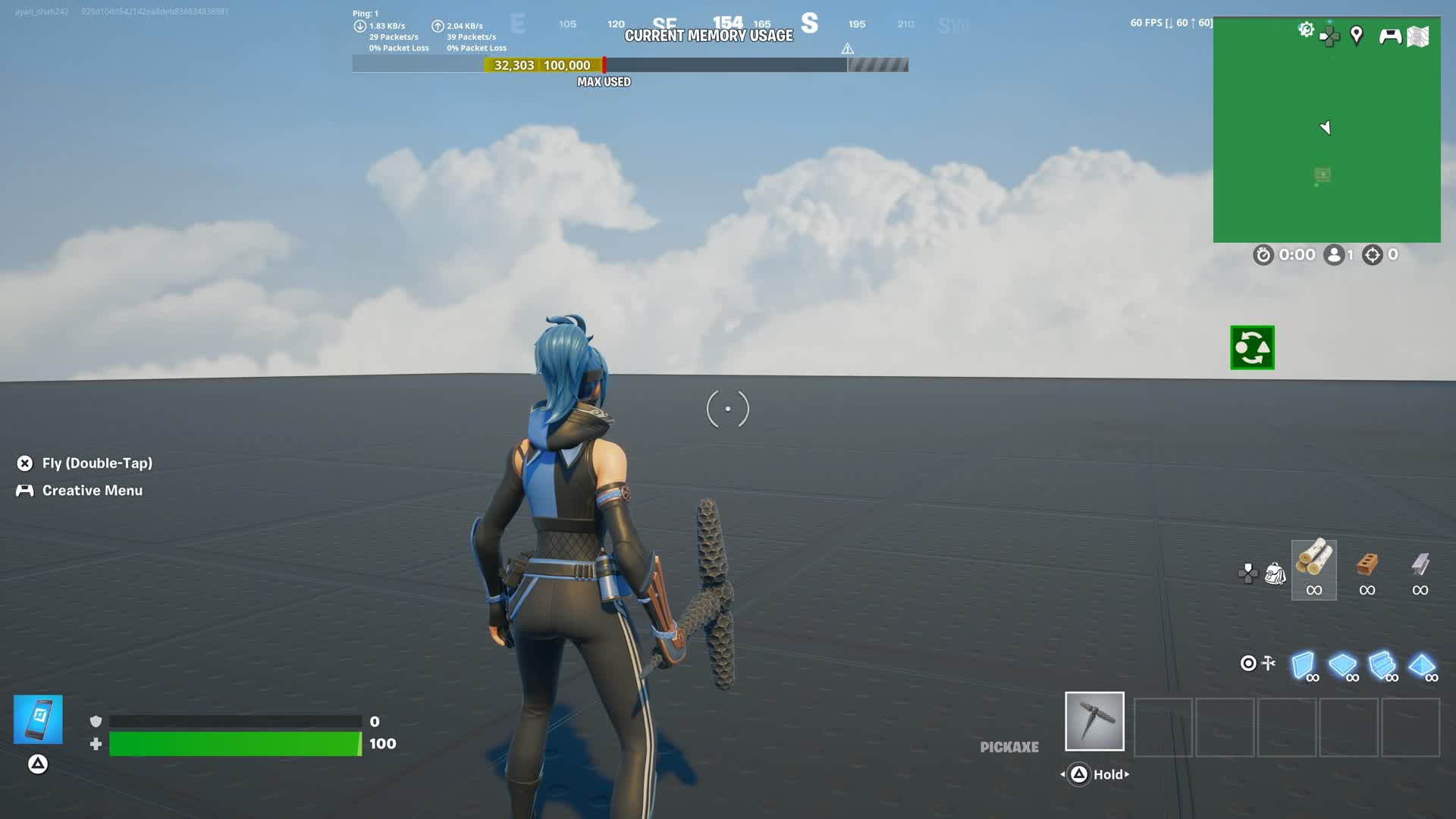Open the controller icon near the minimap
This screenshot has height=819, width=1456.
click(1390, 36)
